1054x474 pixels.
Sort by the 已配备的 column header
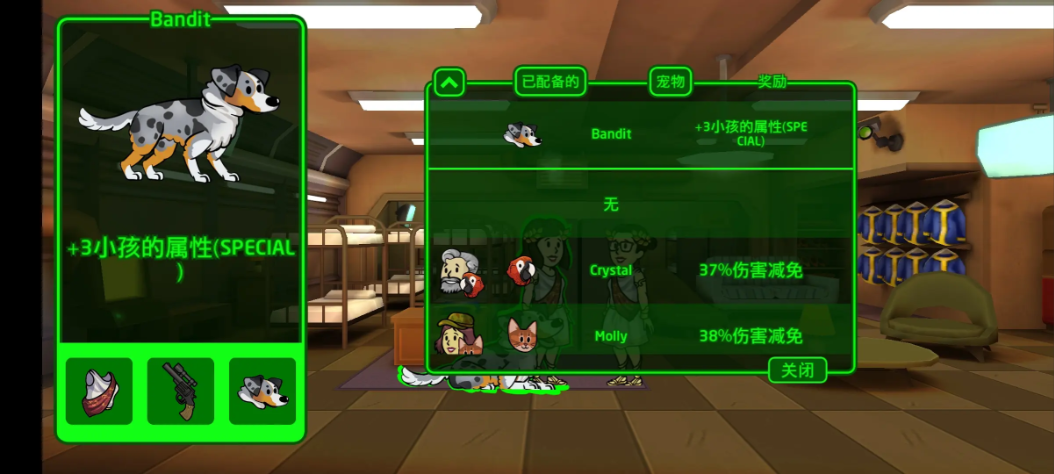(550, 82)
